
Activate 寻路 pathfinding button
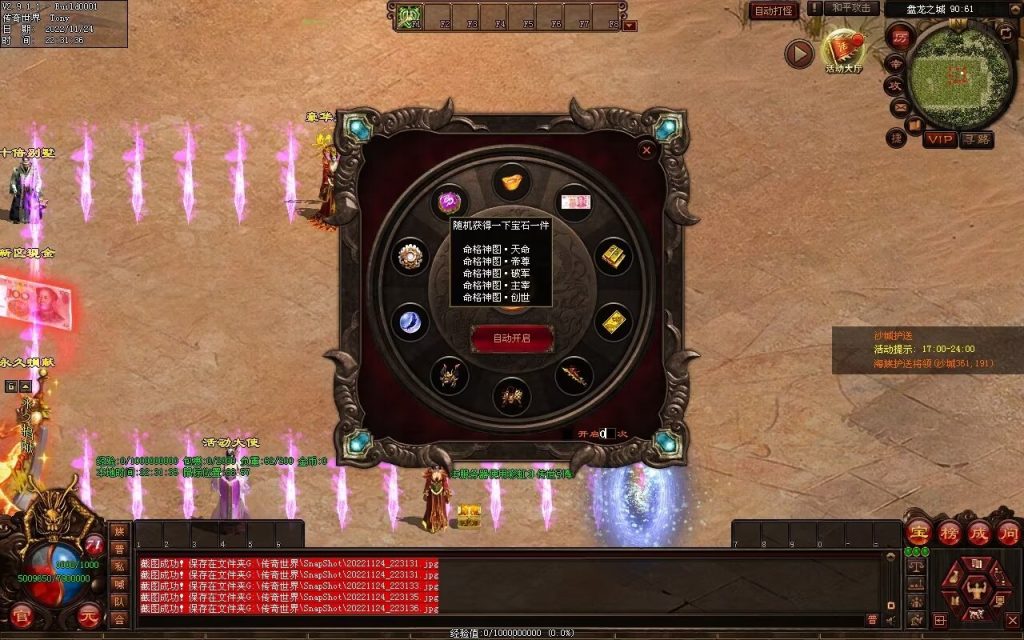point(977,139)
